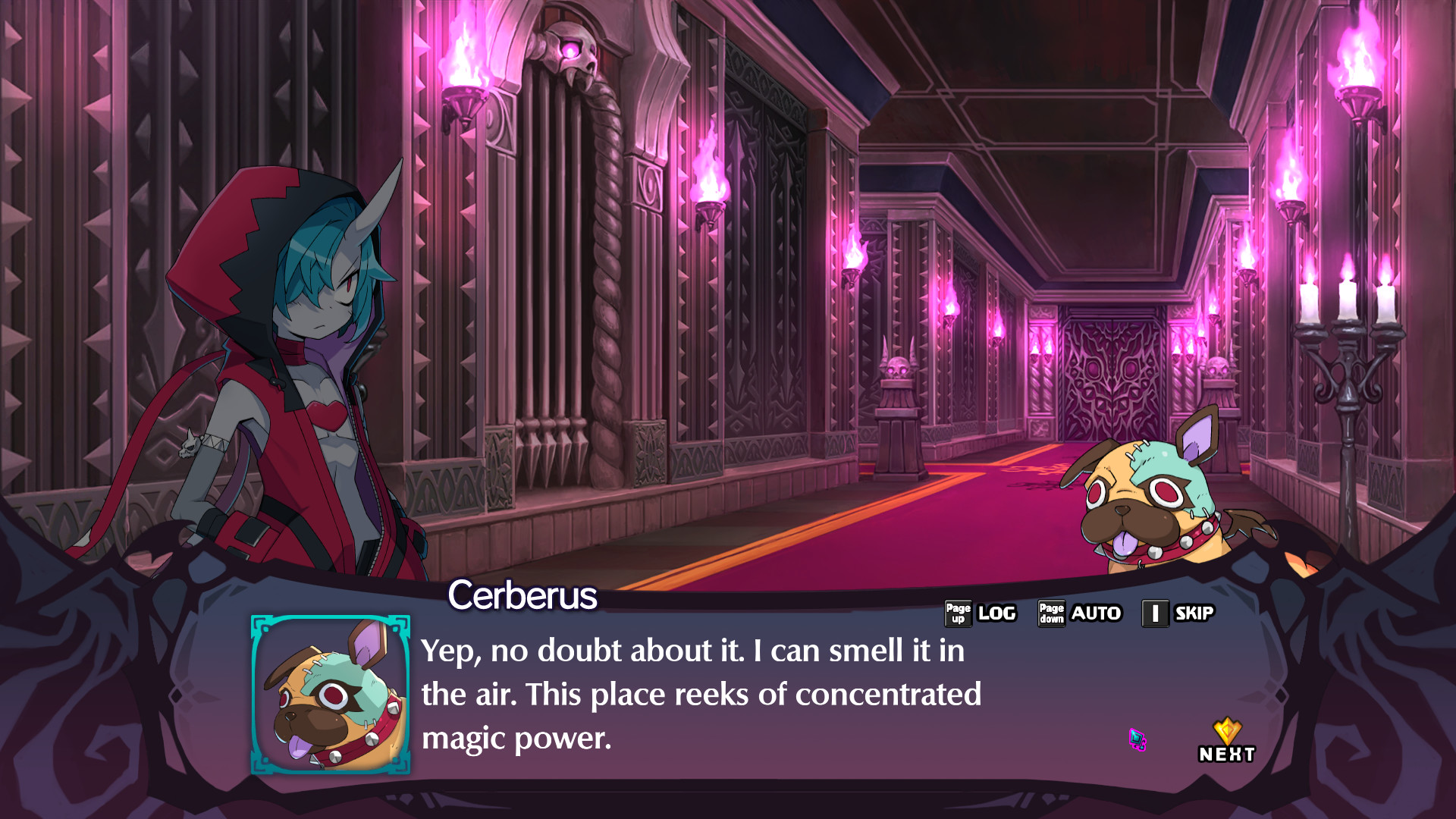Click the Page down key badge beside AUTO

tap(1051, 613)
